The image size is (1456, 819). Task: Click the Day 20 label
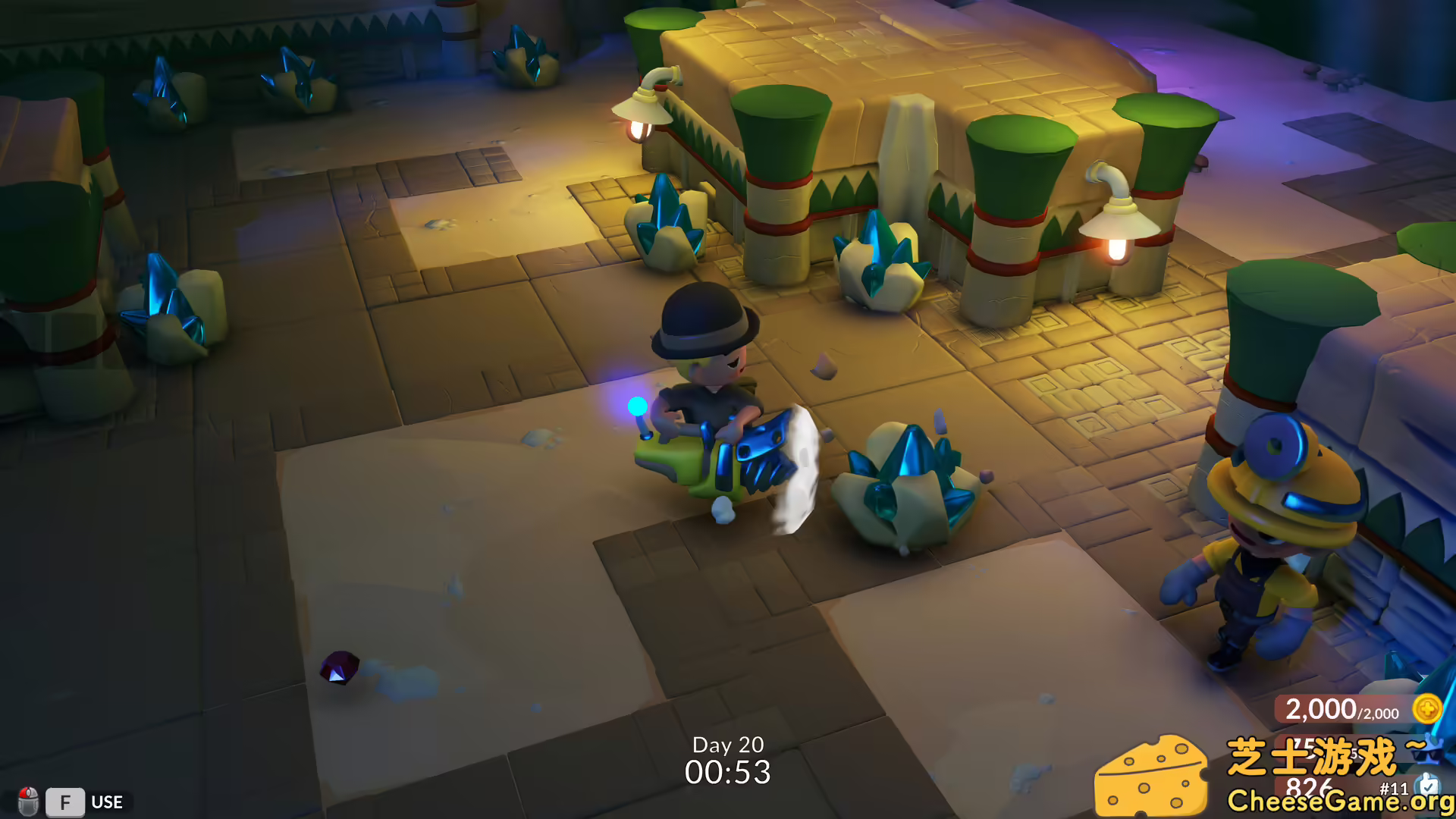pos(728,746)
